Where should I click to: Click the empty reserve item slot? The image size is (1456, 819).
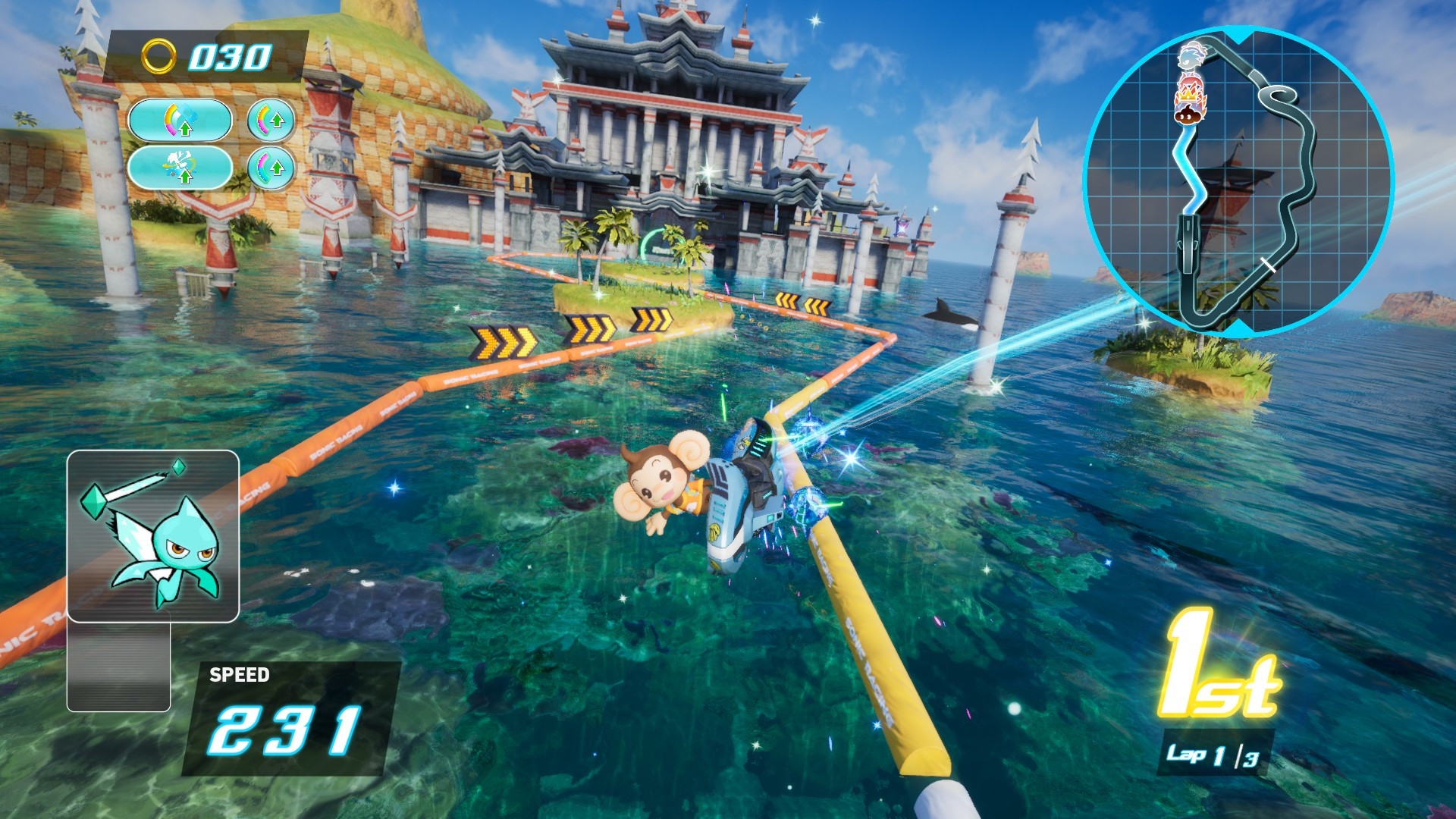tap(118, 667)
